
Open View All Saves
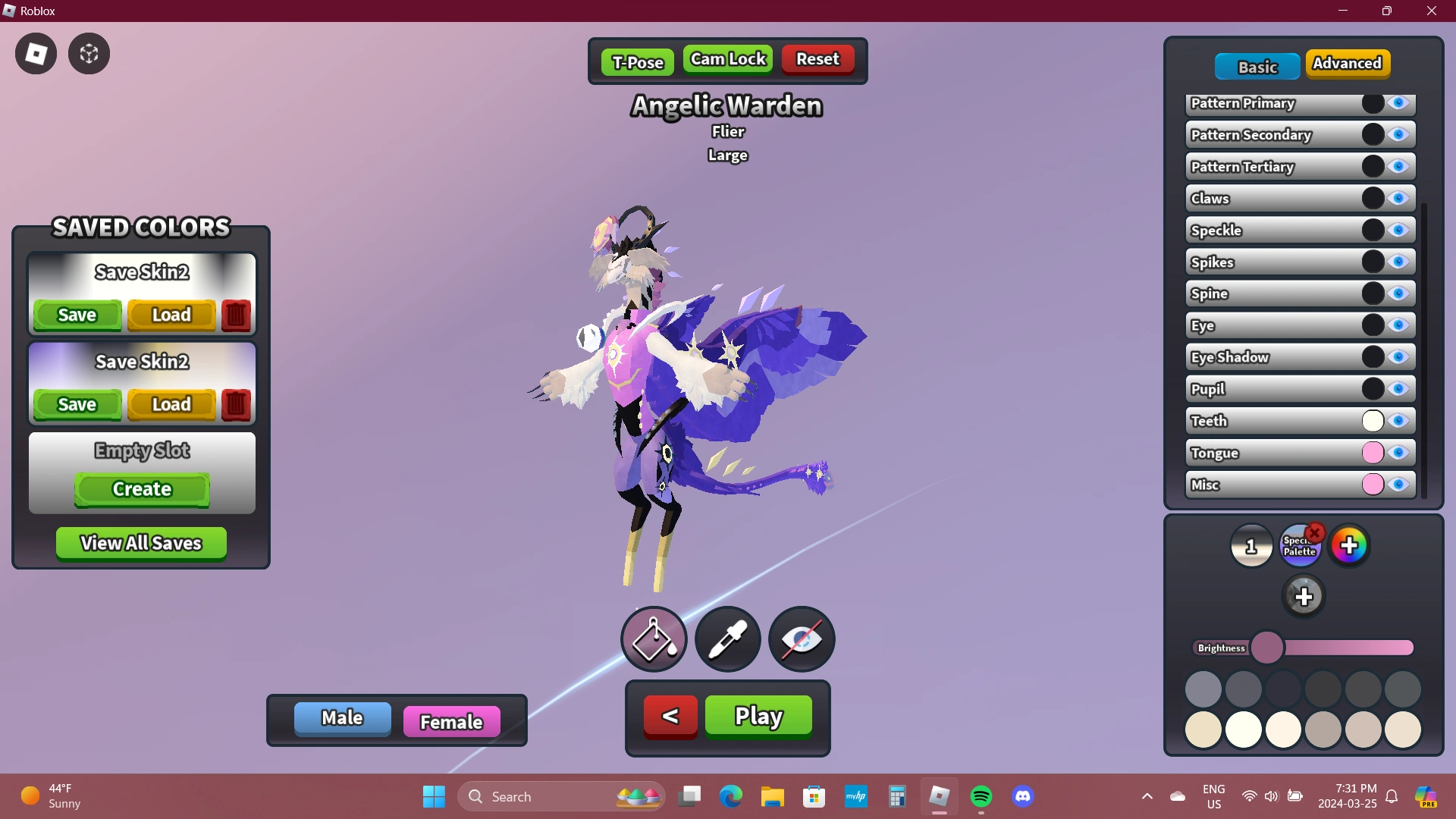point(140,543)
